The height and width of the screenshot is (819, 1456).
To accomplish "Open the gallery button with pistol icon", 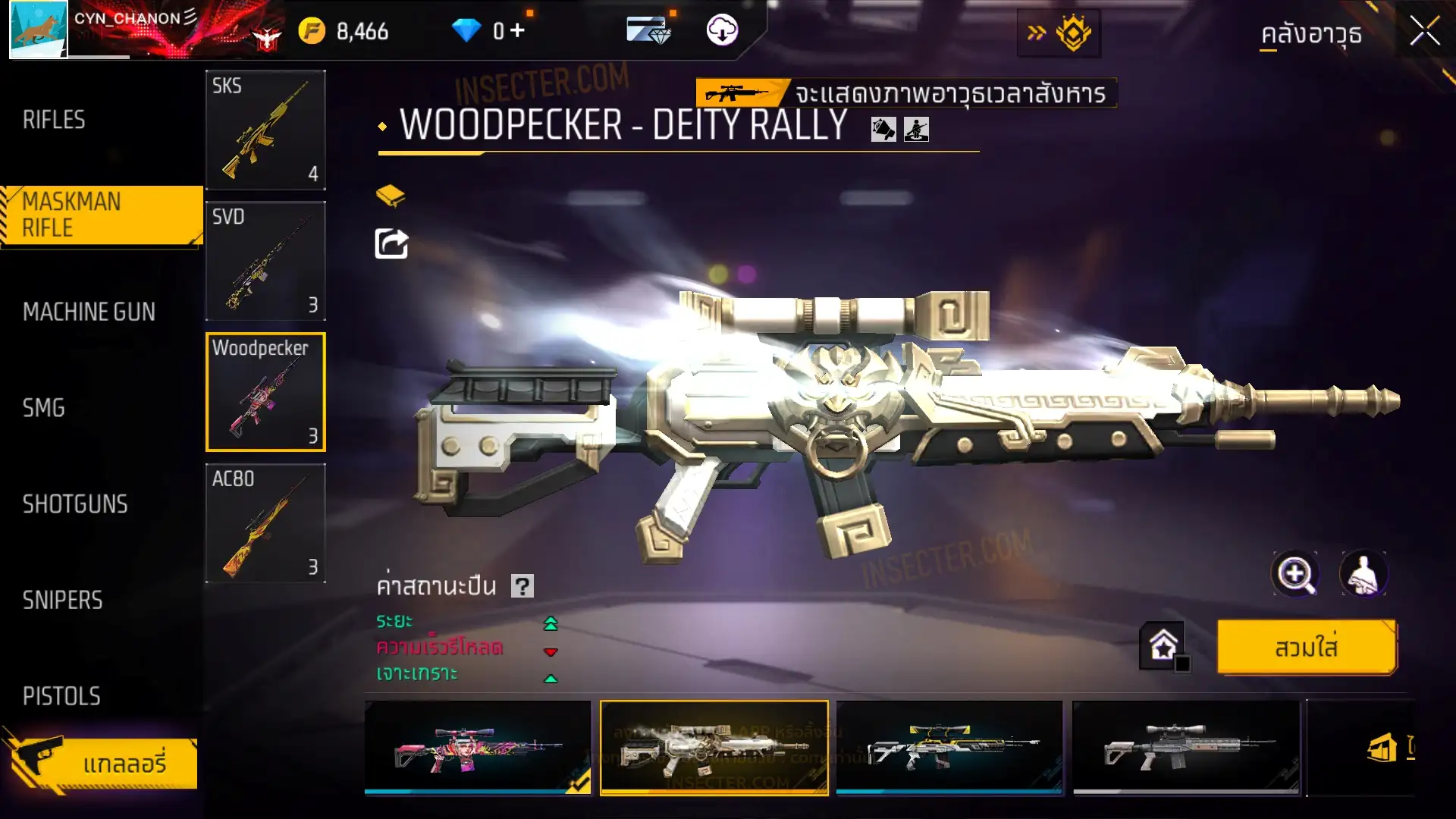I will point(102,763).
